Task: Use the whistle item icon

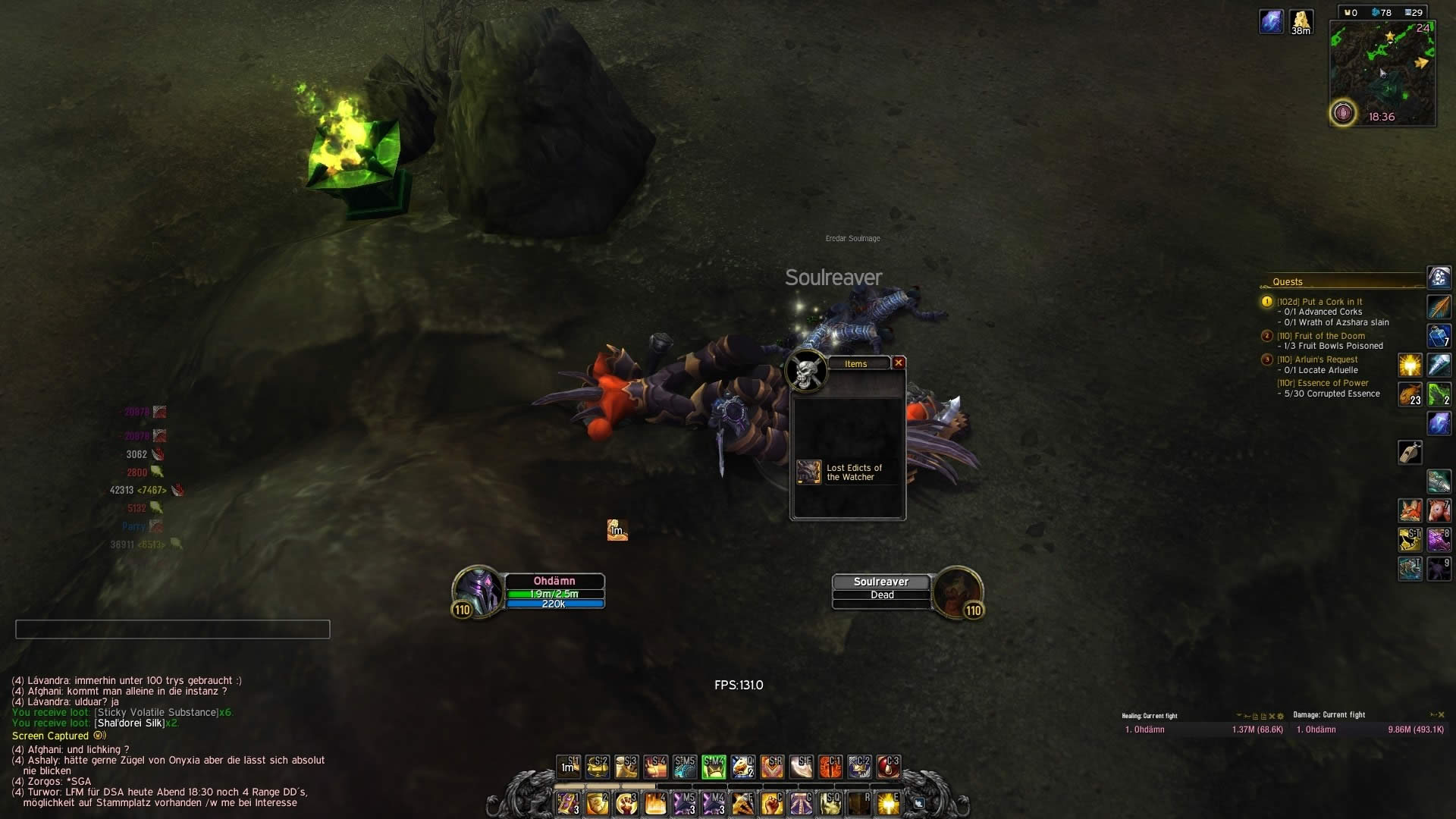Action: [1410, 453]
